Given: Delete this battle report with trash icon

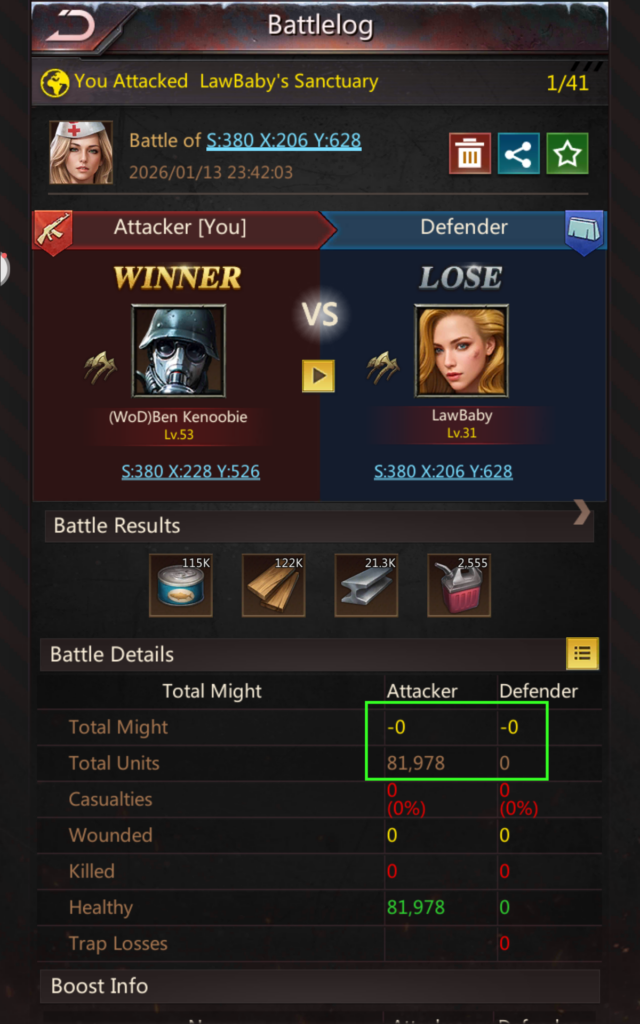Looking at the screenshot, I should pos(469,153).
